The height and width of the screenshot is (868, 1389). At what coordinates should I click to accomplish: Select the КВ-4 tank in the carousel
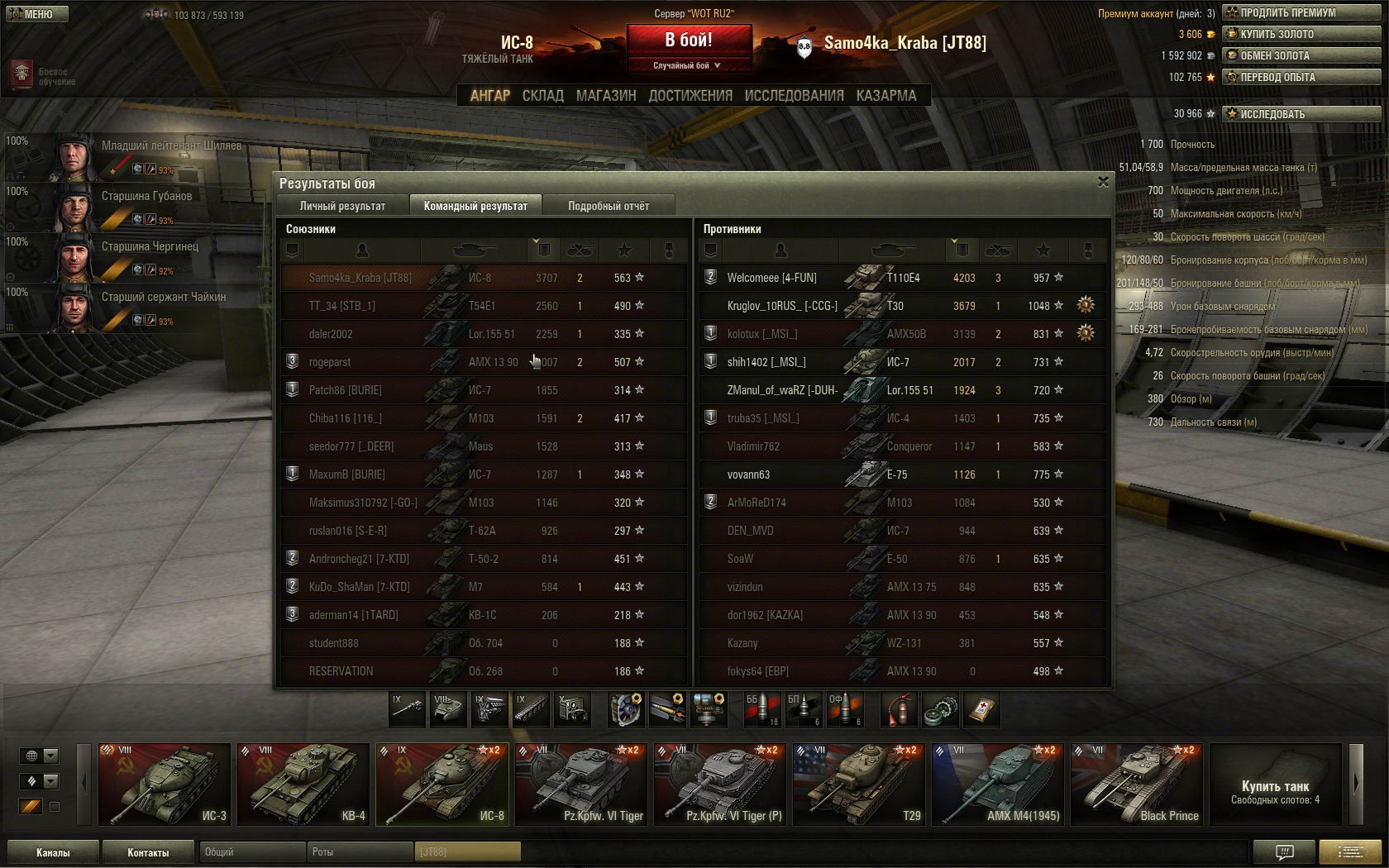tap(303, 784)
